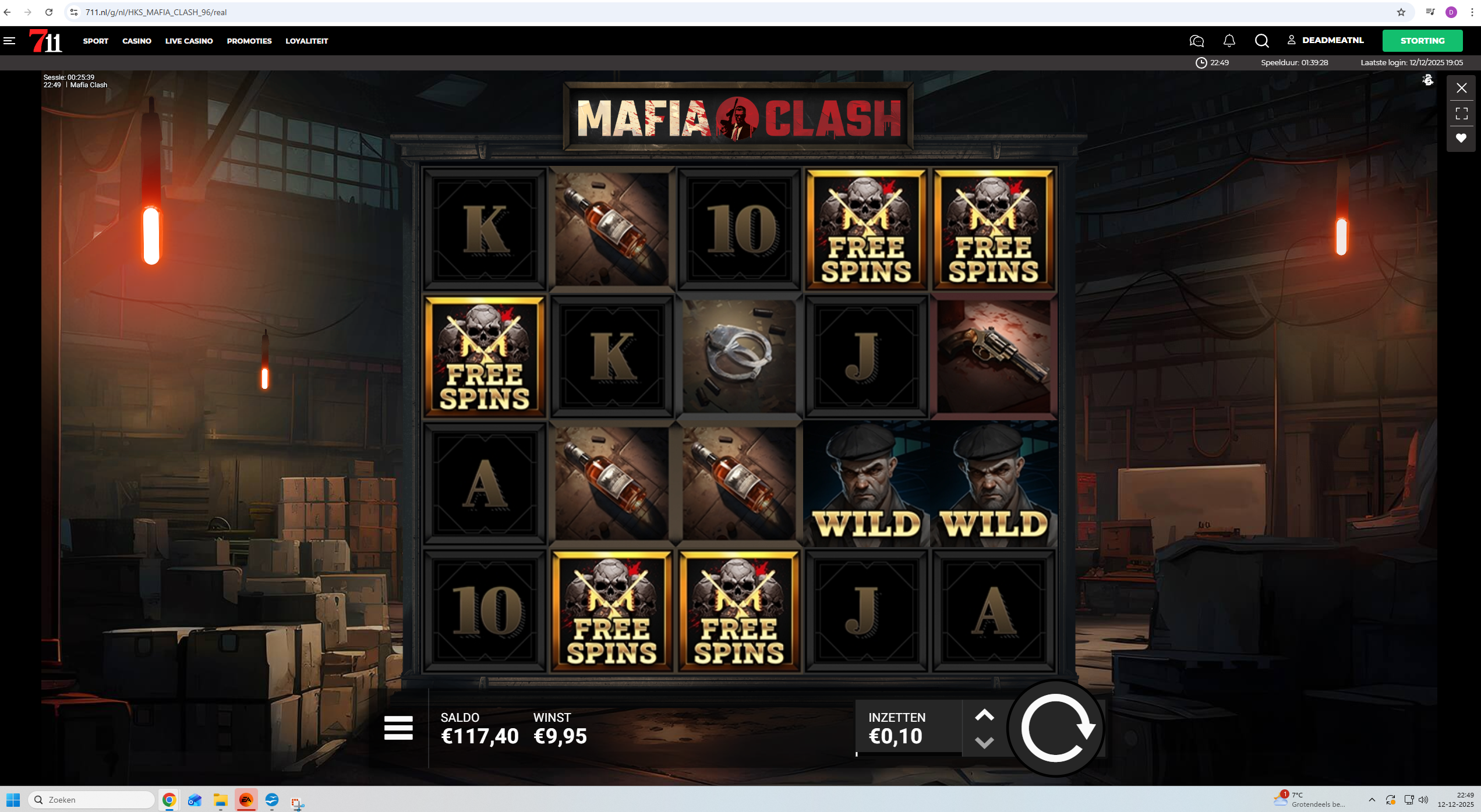Open the slot game hamburger menu
Image resolution: width=1481 pixels, height=812 pixels.
398,728
